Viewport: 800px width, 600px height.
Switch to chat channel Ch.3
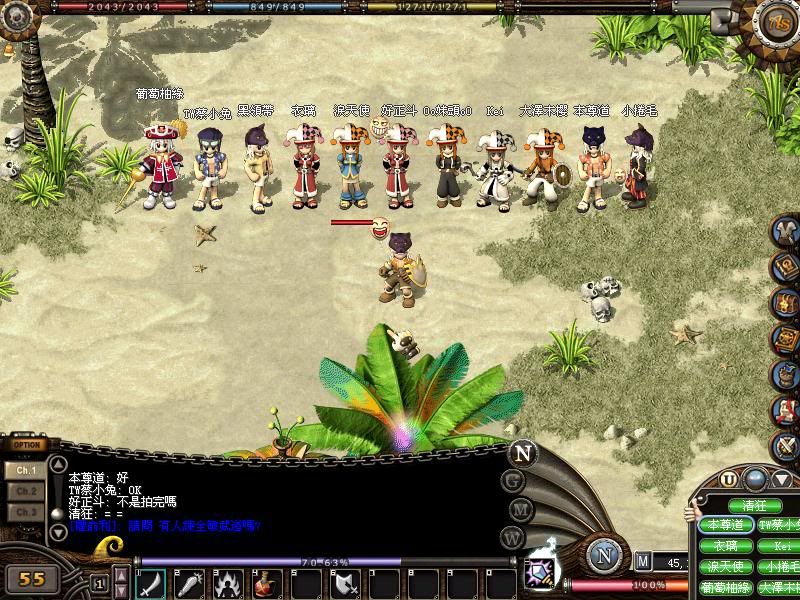tap(27, 512)
